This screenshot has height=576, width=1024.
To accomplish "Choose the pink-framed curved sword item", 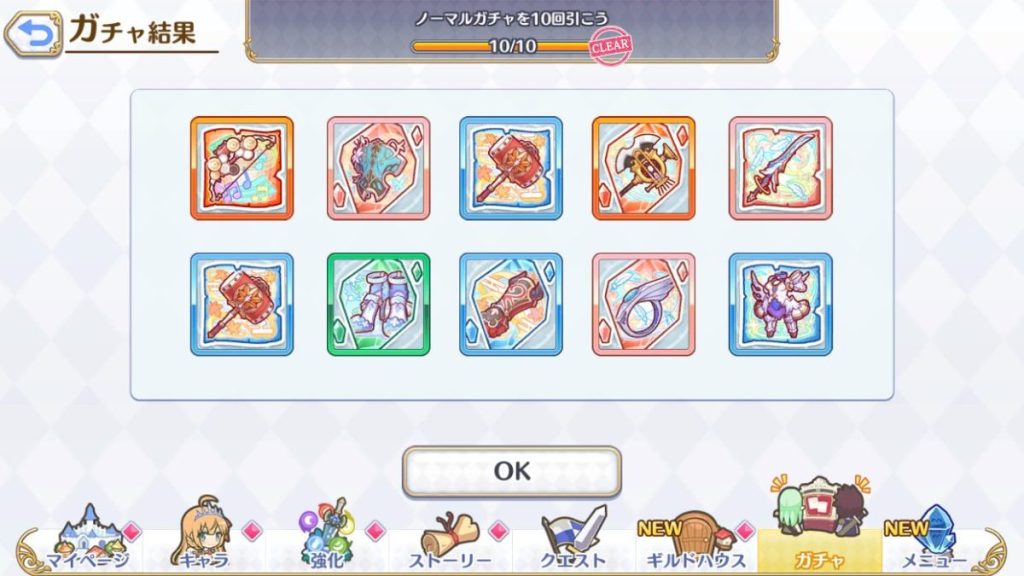I will pos(780,168).
